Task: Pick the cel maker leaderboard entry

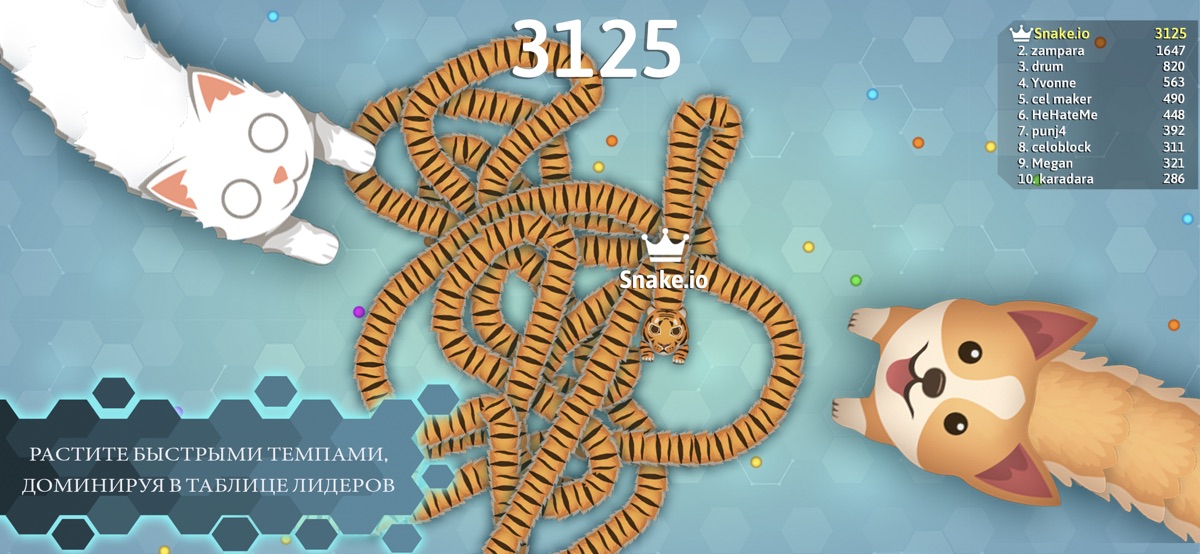Action: click(x=1100, y=99)
